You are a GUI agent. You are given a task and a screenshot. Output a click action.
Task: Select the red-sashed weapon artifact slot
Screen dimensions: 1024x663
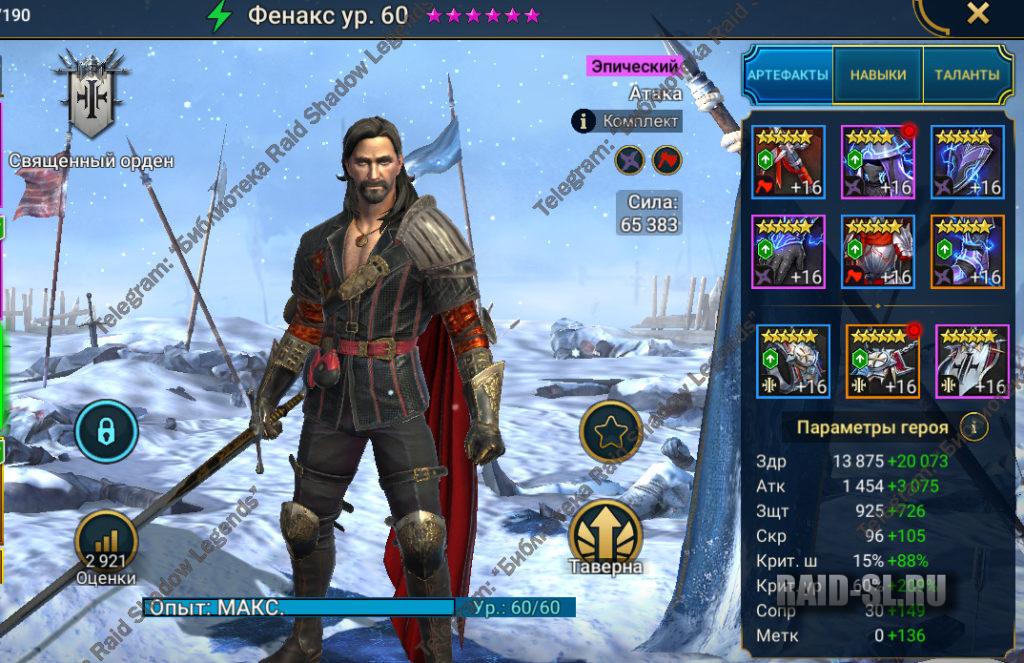(788, 162)
